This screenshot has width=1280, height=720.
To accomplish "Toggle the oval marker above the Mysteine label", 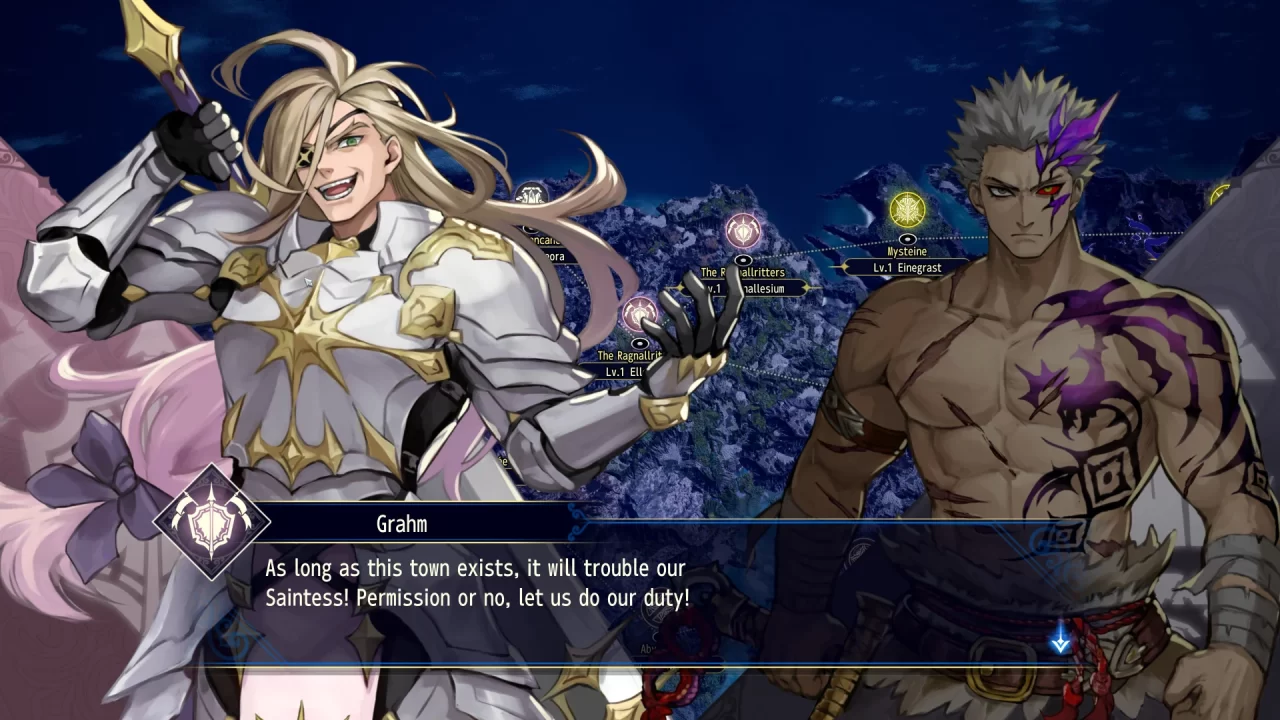I will click(907, 238).
